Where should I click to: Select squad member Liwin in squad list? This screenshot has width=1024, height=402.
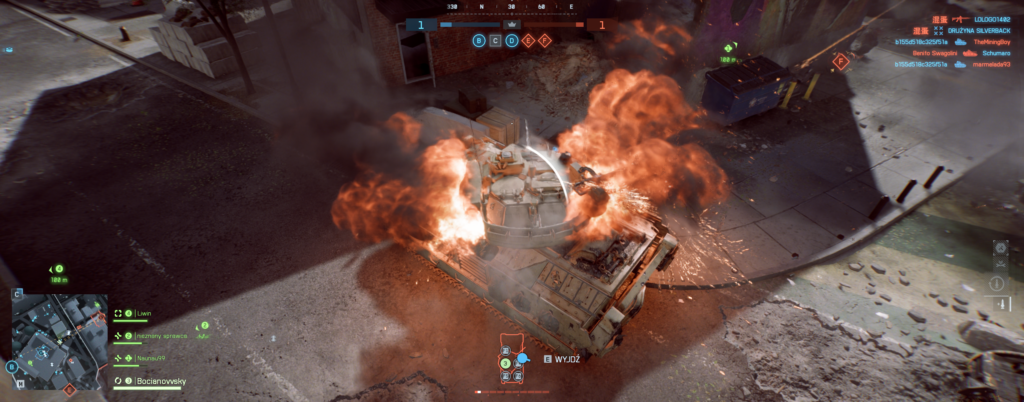pos(145,312)
